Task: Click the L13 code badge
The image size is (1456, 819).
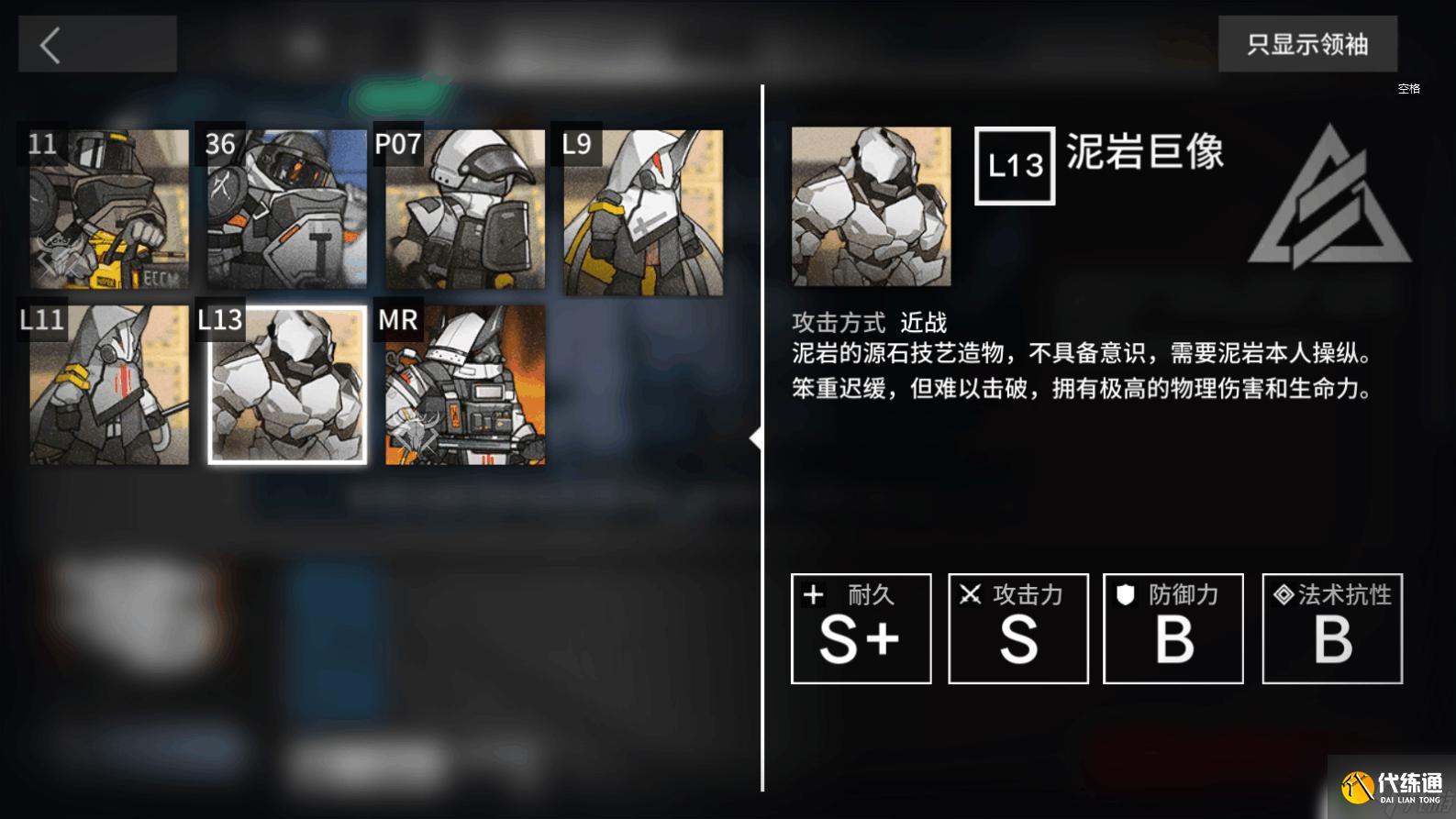Action: coord(1013,166)
